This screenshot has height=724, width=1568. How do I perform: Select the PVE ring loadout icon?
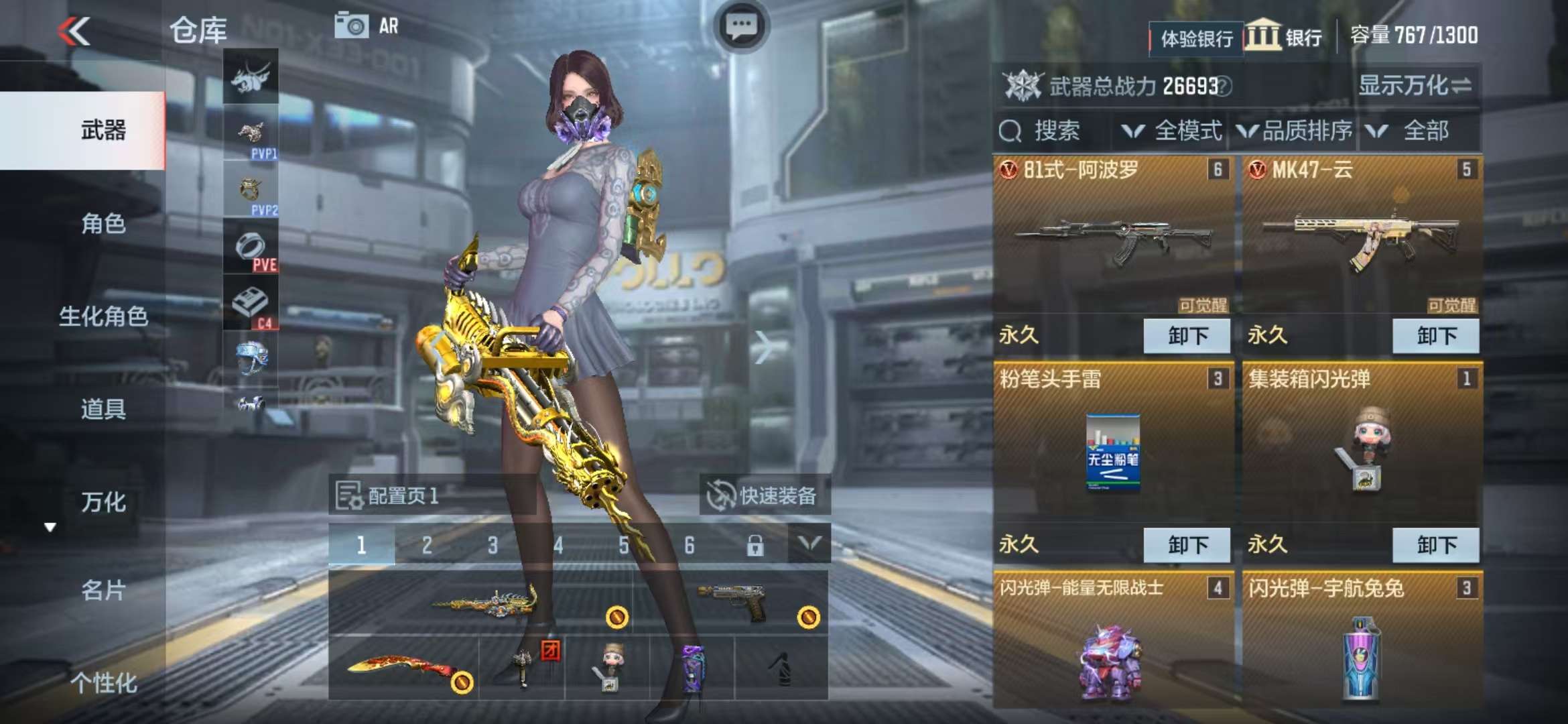251,247
